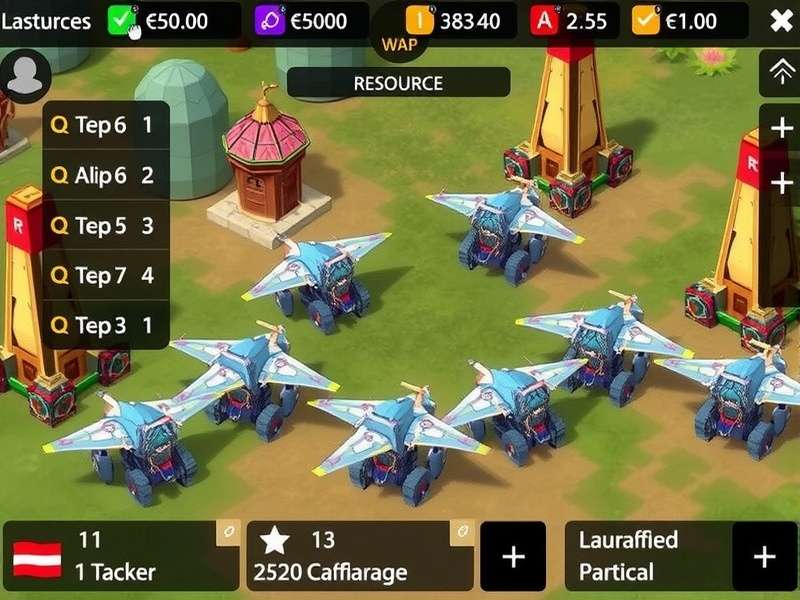This screenshot has height=600, width=800.
Task: Open the player profile avatar
Action: pyautogui.click(x=26, y=75)
